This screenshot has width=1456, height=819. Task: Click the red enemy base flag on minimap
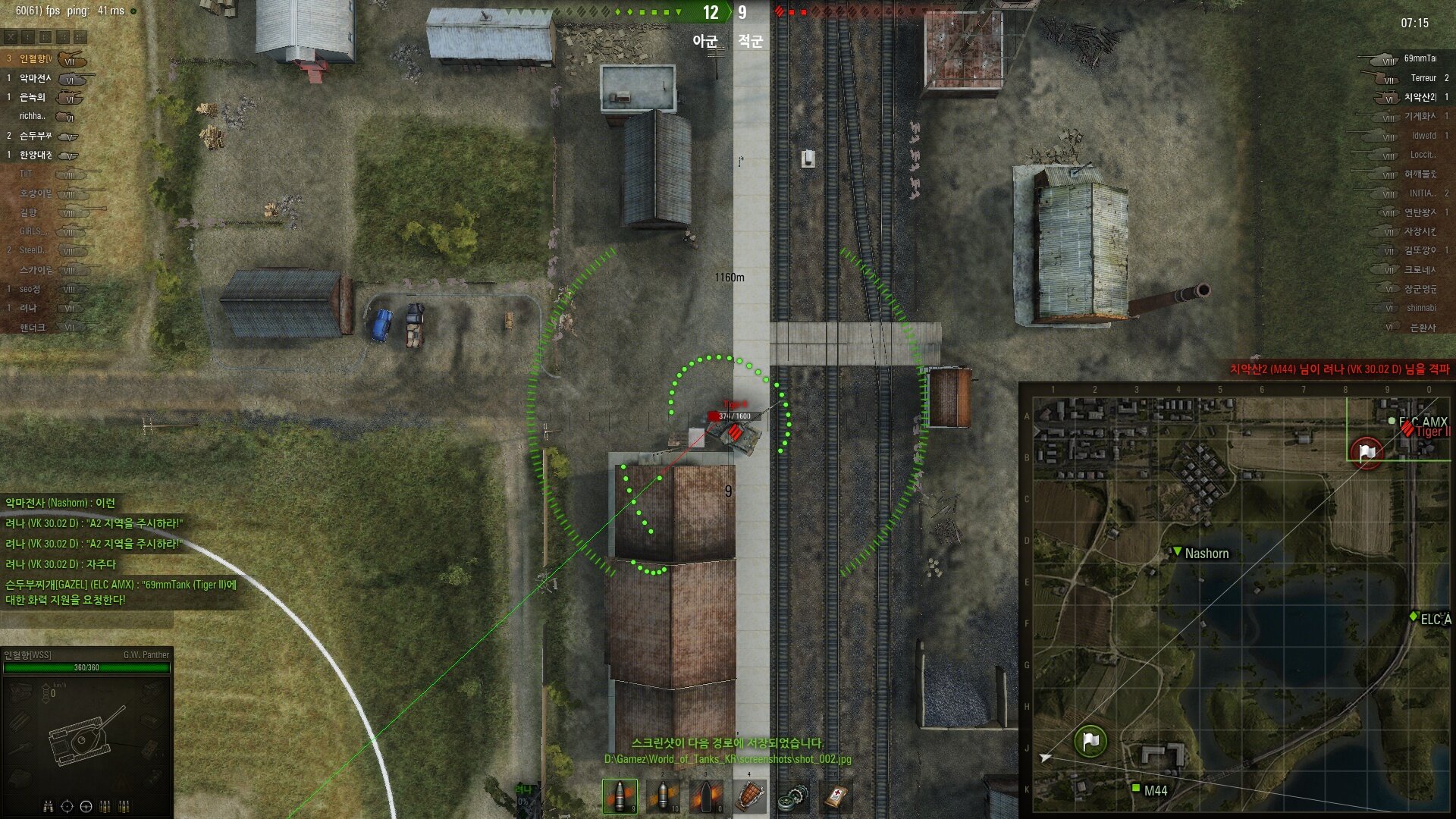click(1367, 453)
